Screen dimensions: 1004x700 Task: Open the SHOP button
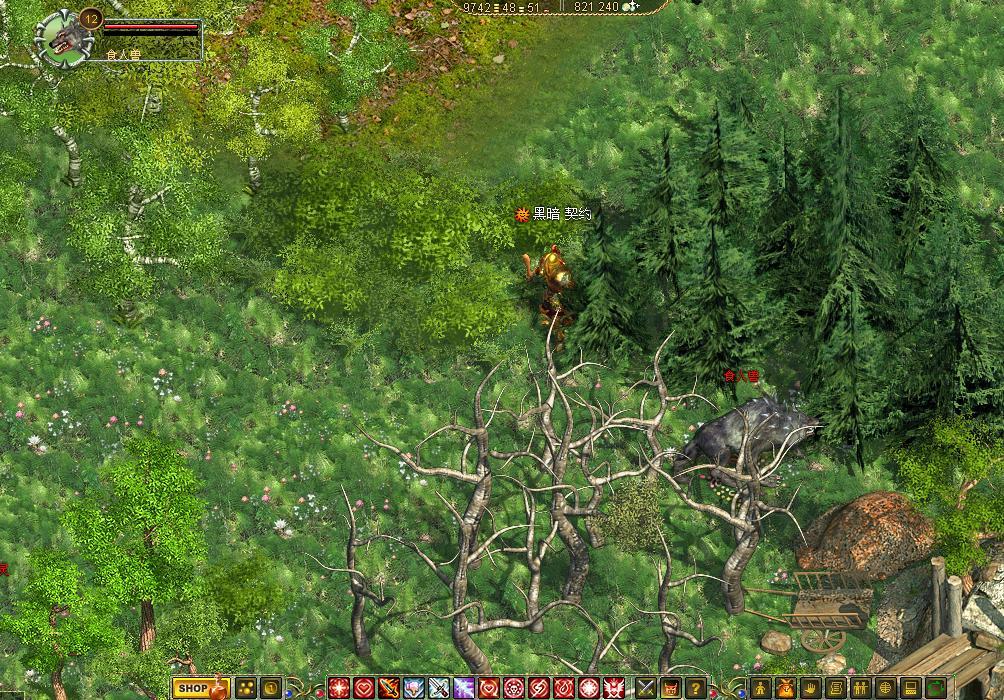pyautogui.click(x=192, y=688)
